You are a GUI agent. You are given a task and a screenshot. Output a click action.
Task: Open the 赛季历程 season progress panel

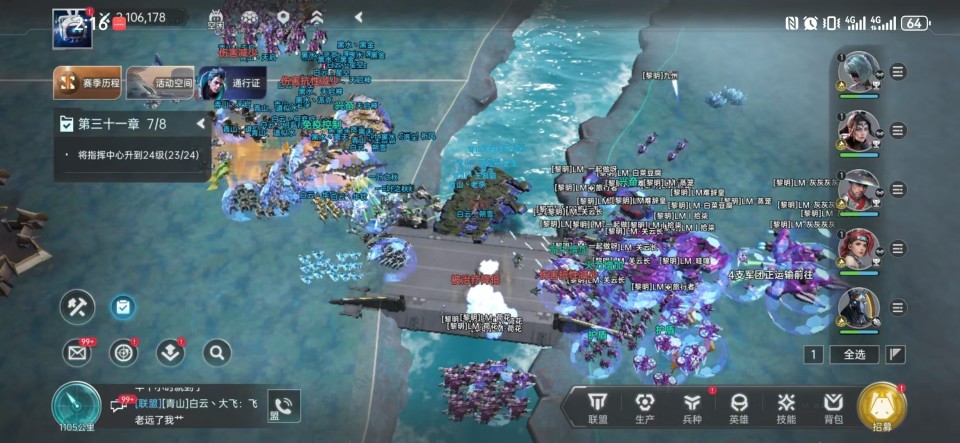(88, 83)
